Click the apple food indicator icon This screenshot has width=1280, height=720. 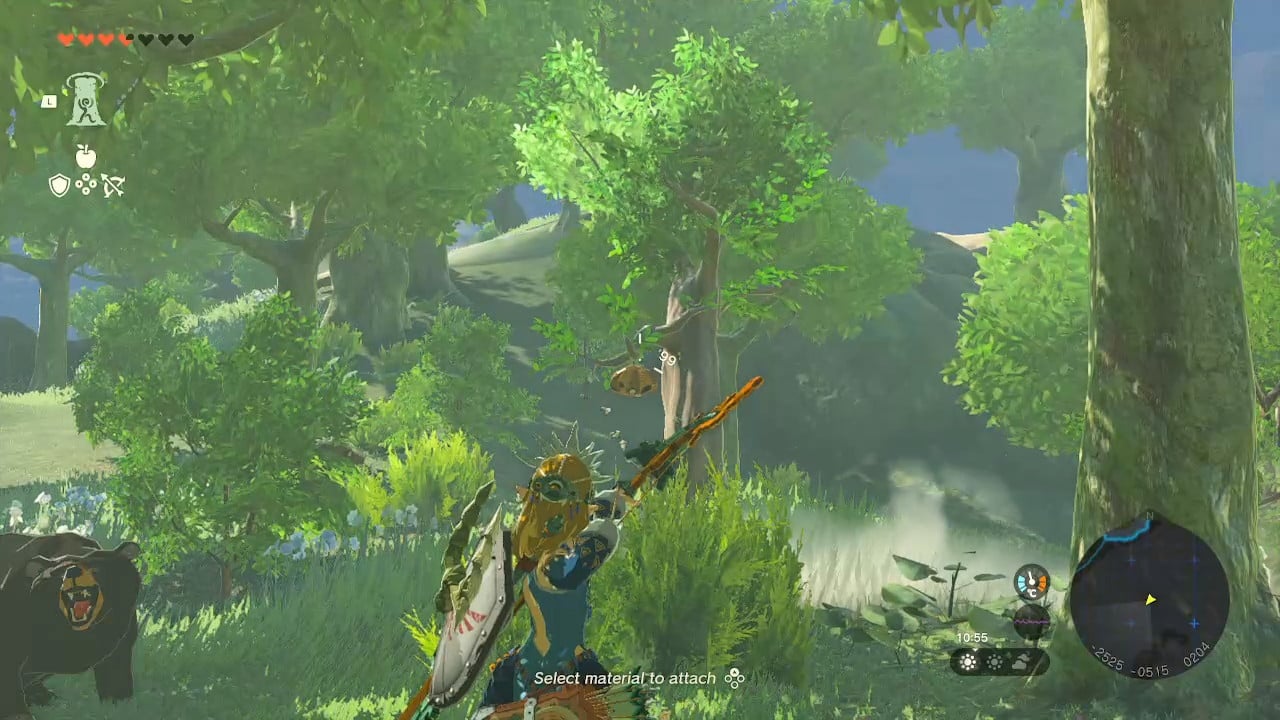(86, 156)
